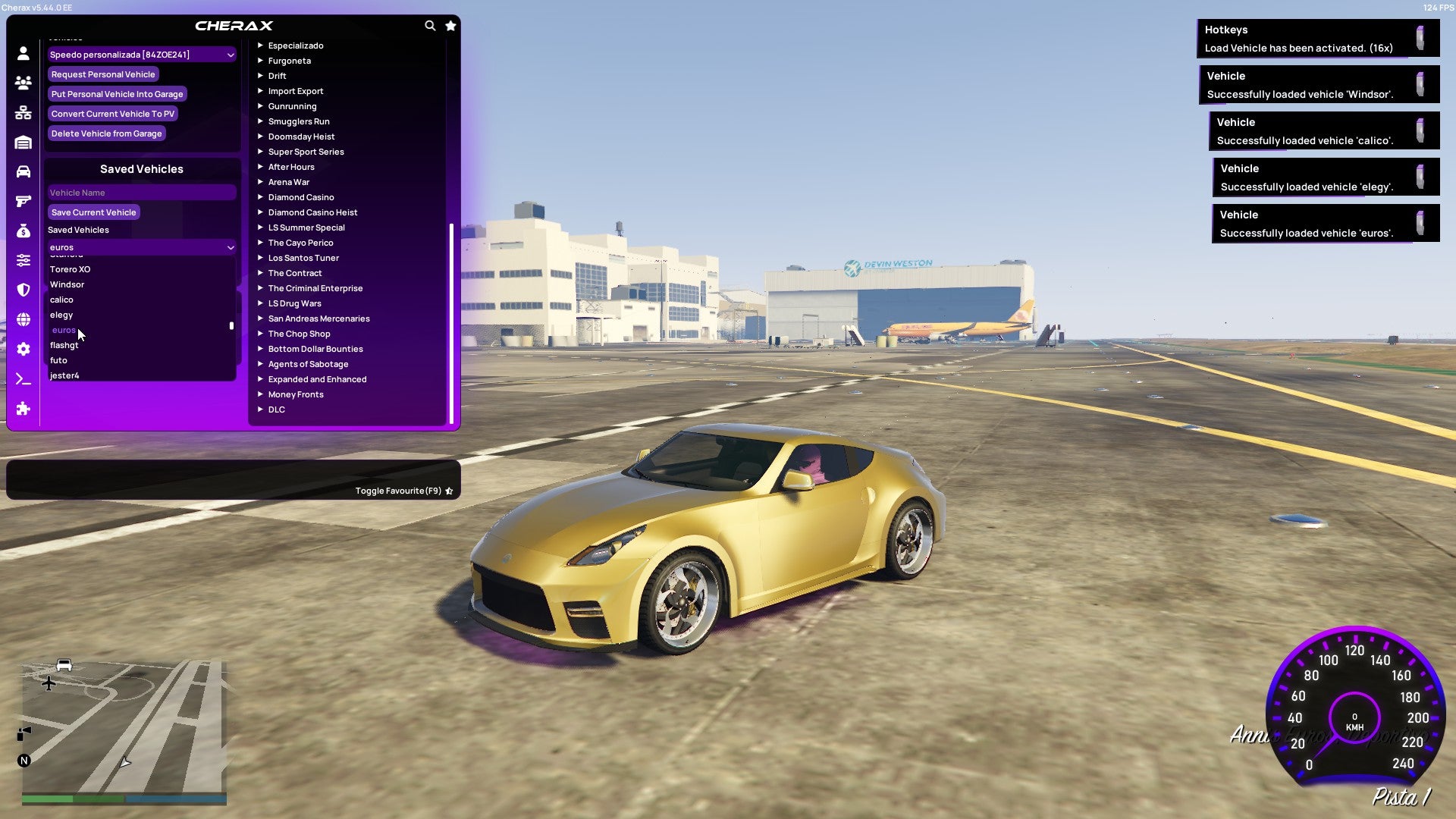
Task: Open the Speedo personalizada vehicle dropdown
Action: click(x=141, y=54)
